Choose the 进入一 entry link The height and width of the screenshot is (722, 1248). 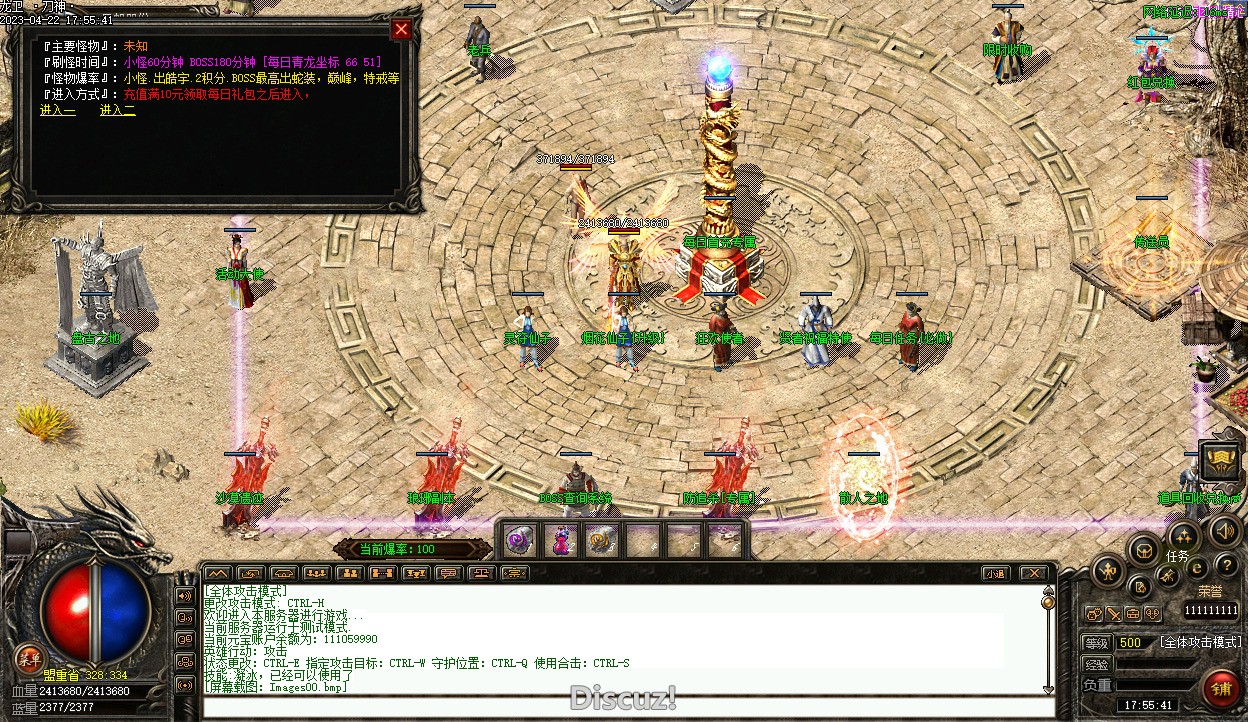click(x=58, y=110)
